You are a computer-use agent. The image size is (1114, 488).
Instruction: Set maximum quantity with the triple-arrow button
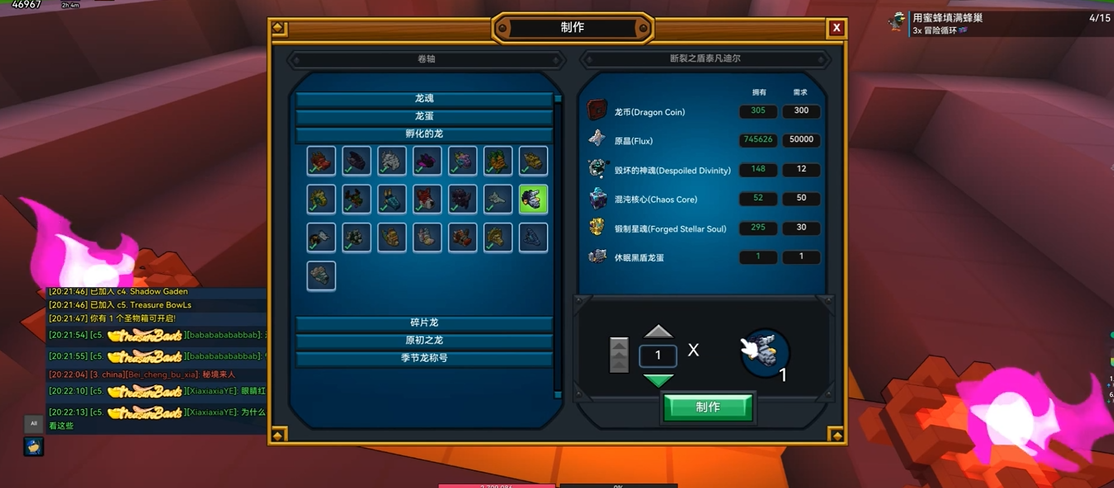pos(619,355)
